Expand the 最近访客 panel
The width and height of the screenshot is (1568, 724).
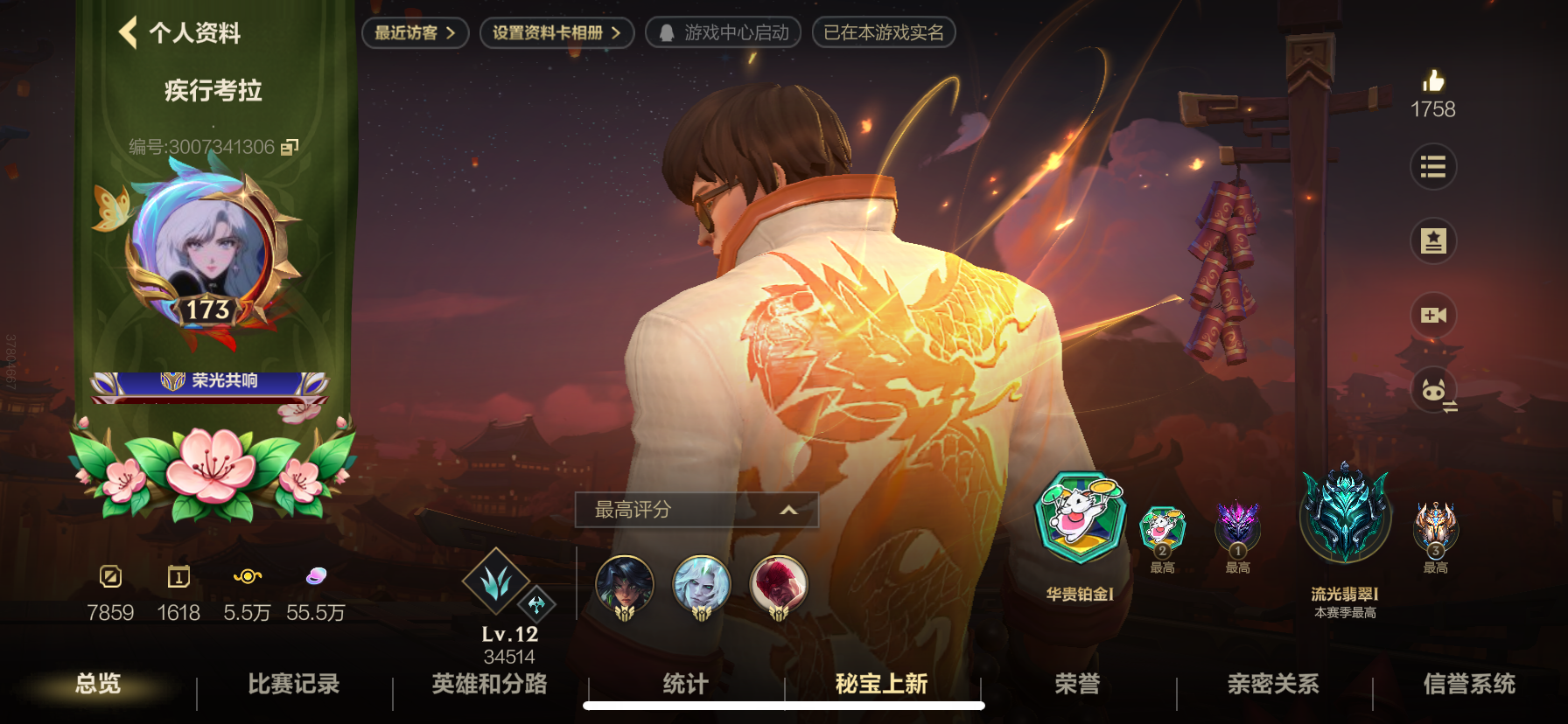point(452,33)
